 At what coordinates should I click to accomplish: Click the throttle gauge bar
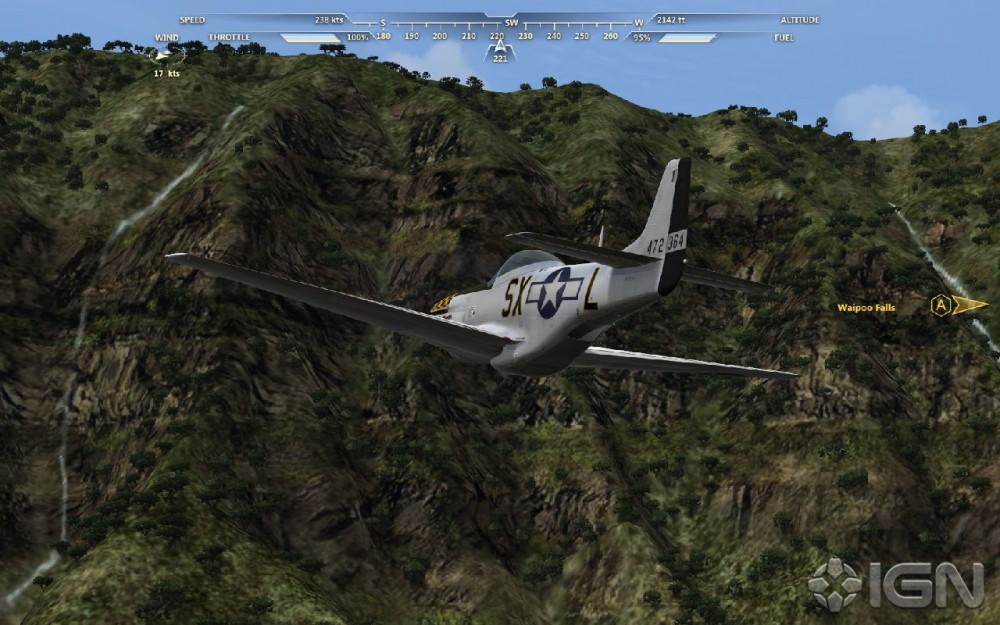pyautogui.click(x=310, y=38)
